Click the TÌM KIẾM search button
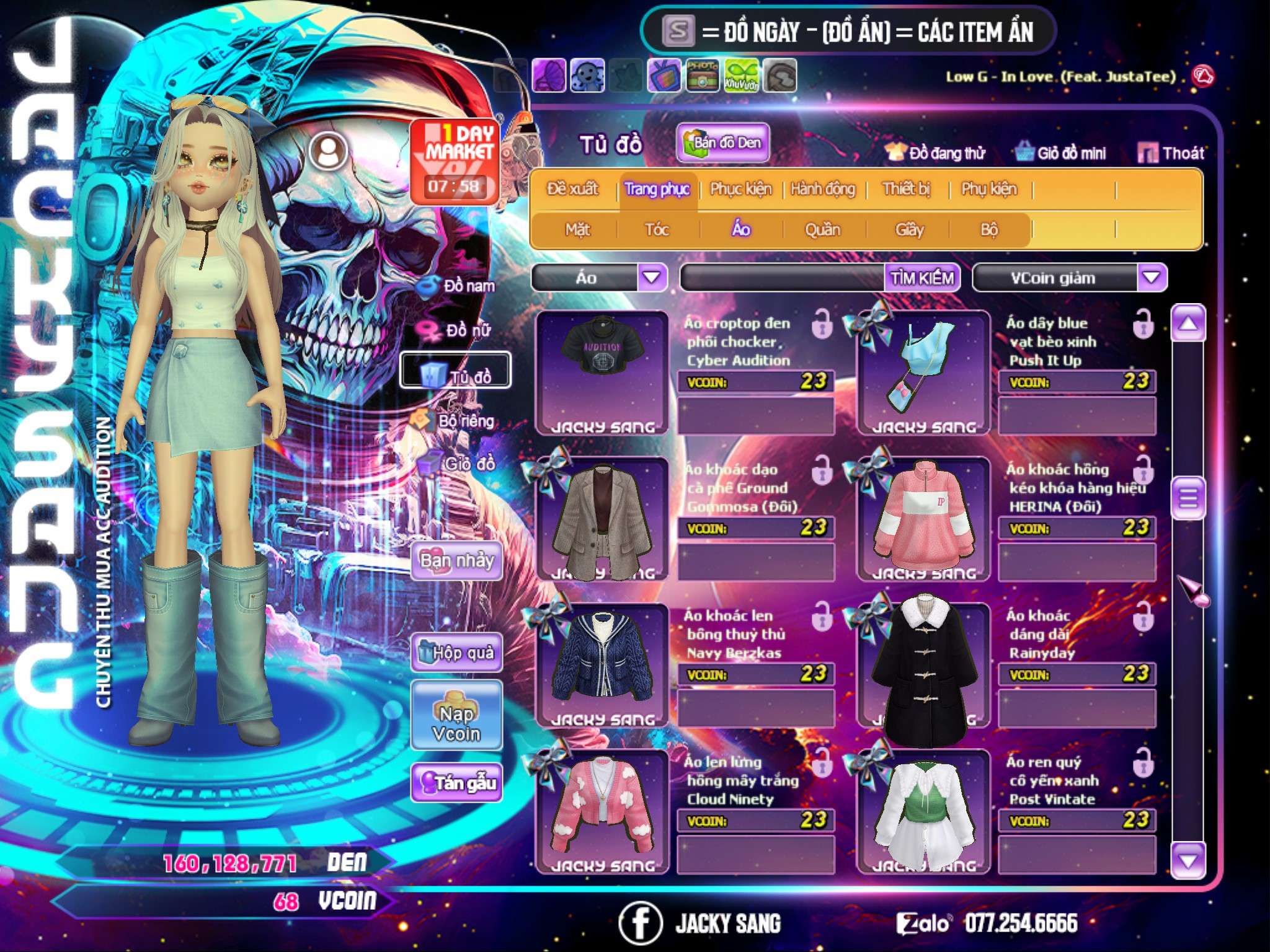This screenshot has height=952, width=1270. click(922, 278)
